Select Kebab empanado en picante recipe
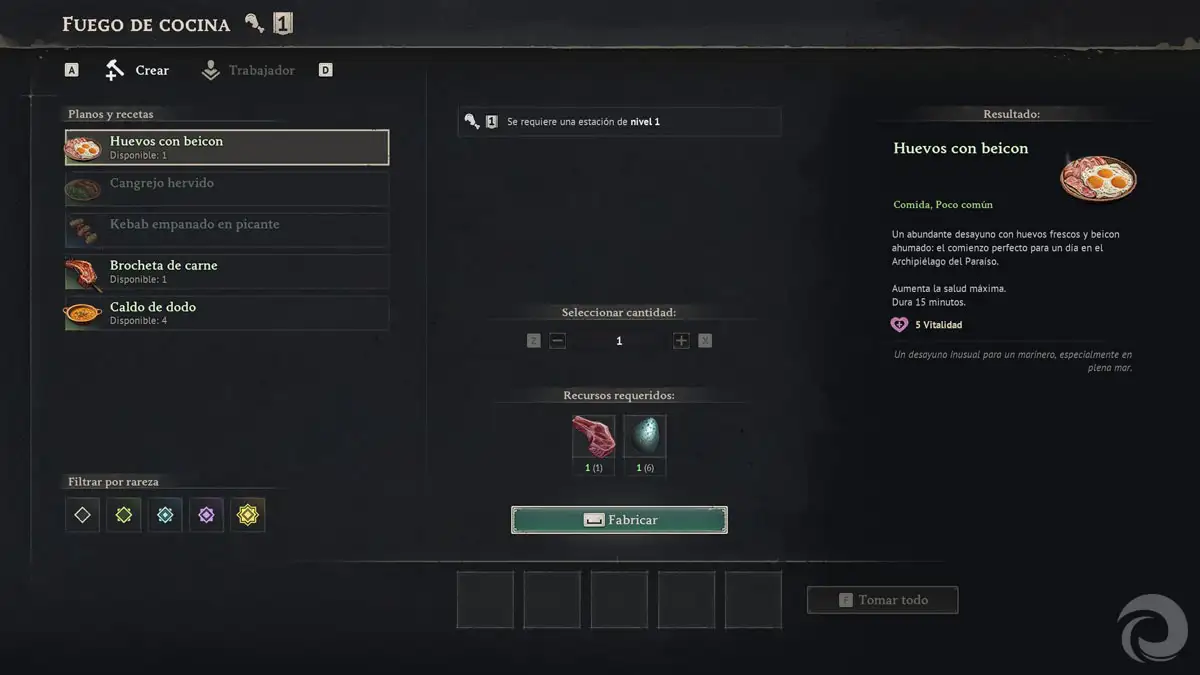 tap(227, 229)
